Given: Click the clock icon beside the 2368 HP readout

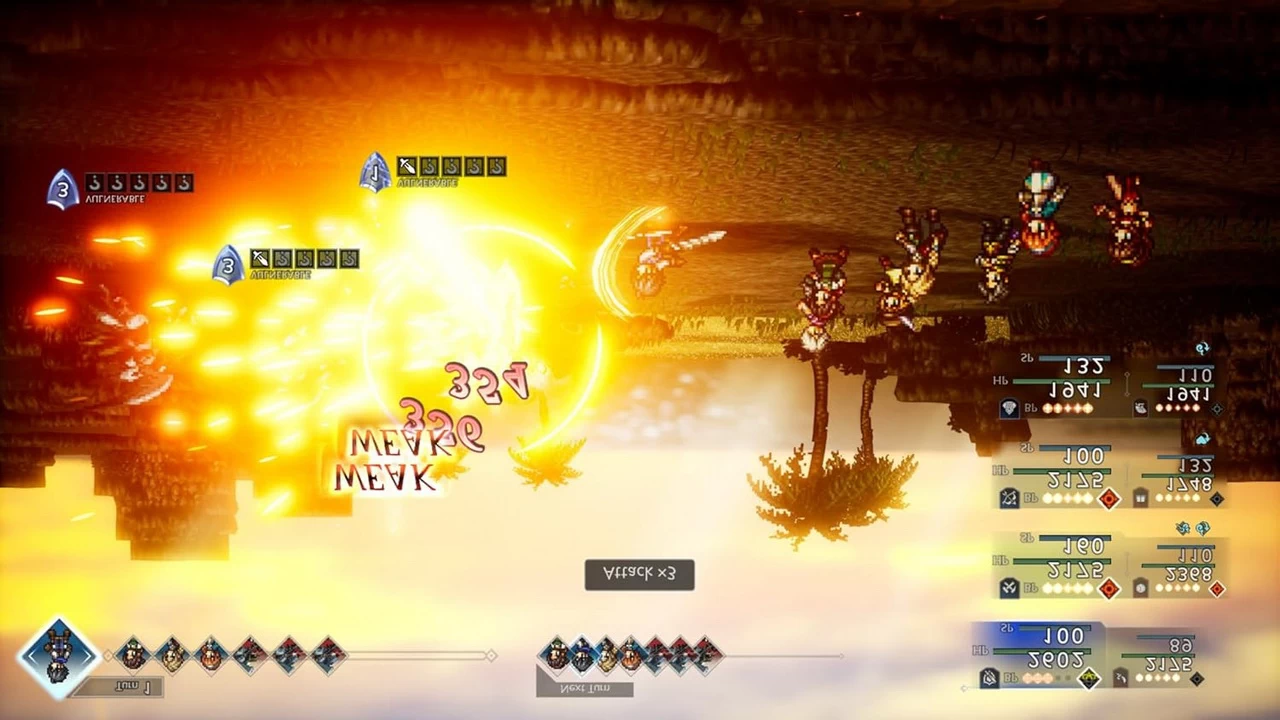Looking at the screenshot, I should click(x=1139, y=588).
